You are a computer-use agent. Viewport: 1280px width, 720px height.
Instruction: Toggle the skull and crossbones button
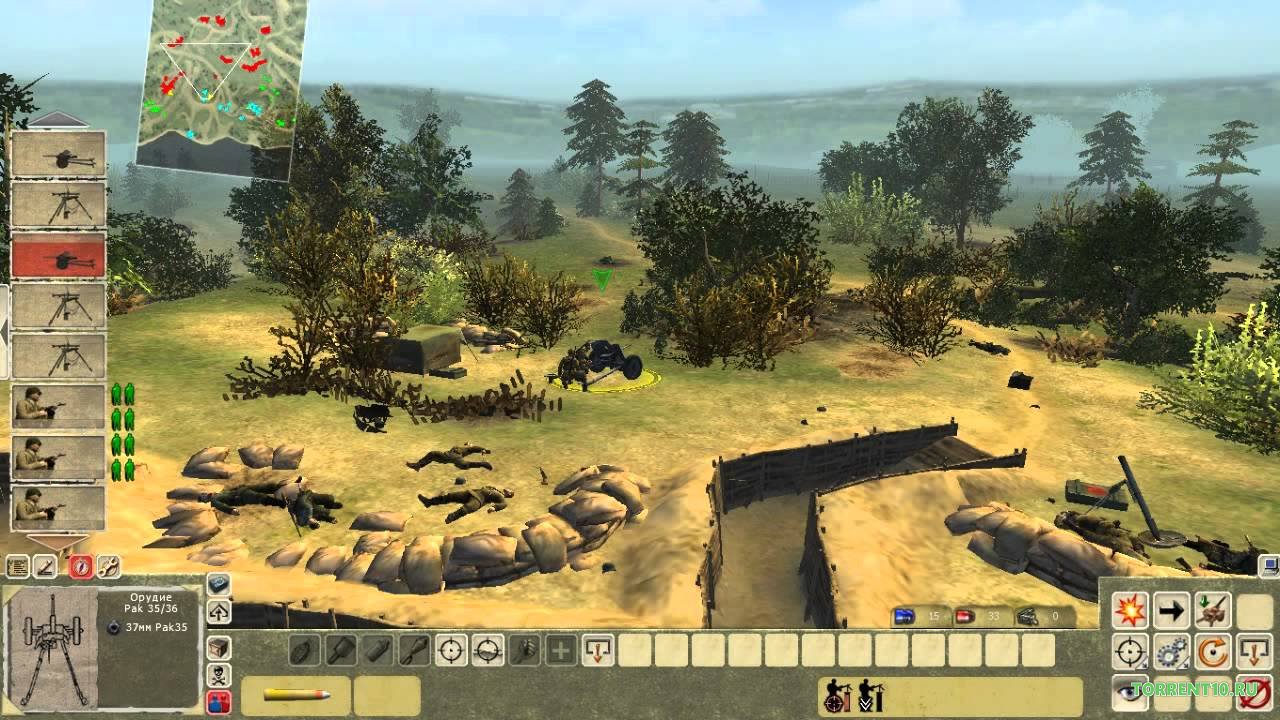pyautogui.click(x=218, y=674)
